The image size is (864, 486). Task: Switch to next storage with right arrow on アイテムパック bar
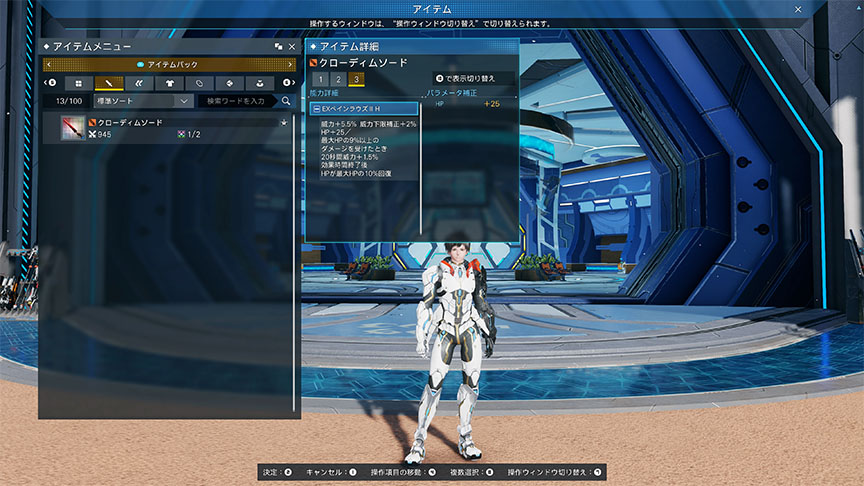[x=291, y=64]
